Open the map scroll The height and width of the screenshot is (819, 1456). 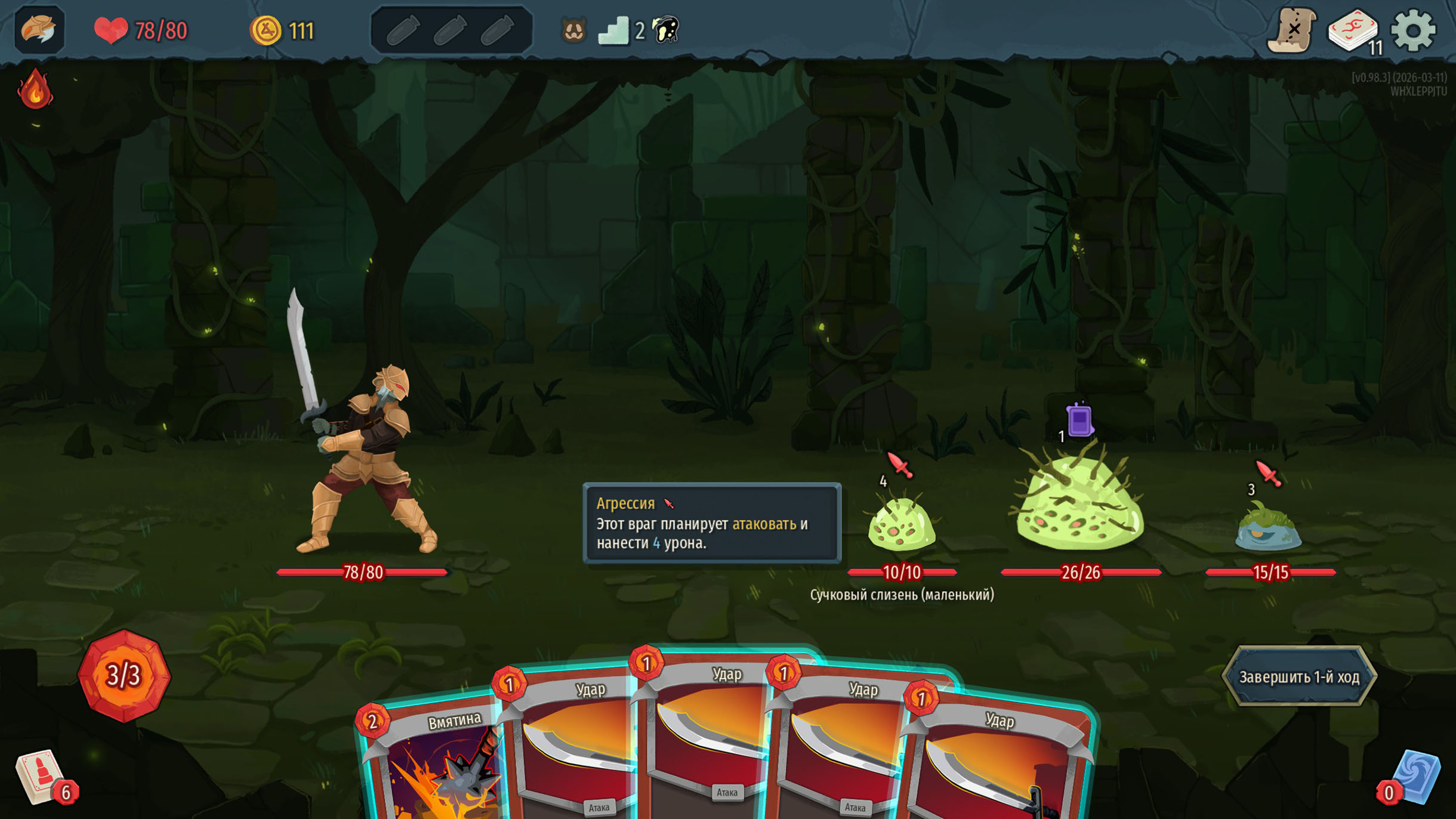pos(1292,30)
